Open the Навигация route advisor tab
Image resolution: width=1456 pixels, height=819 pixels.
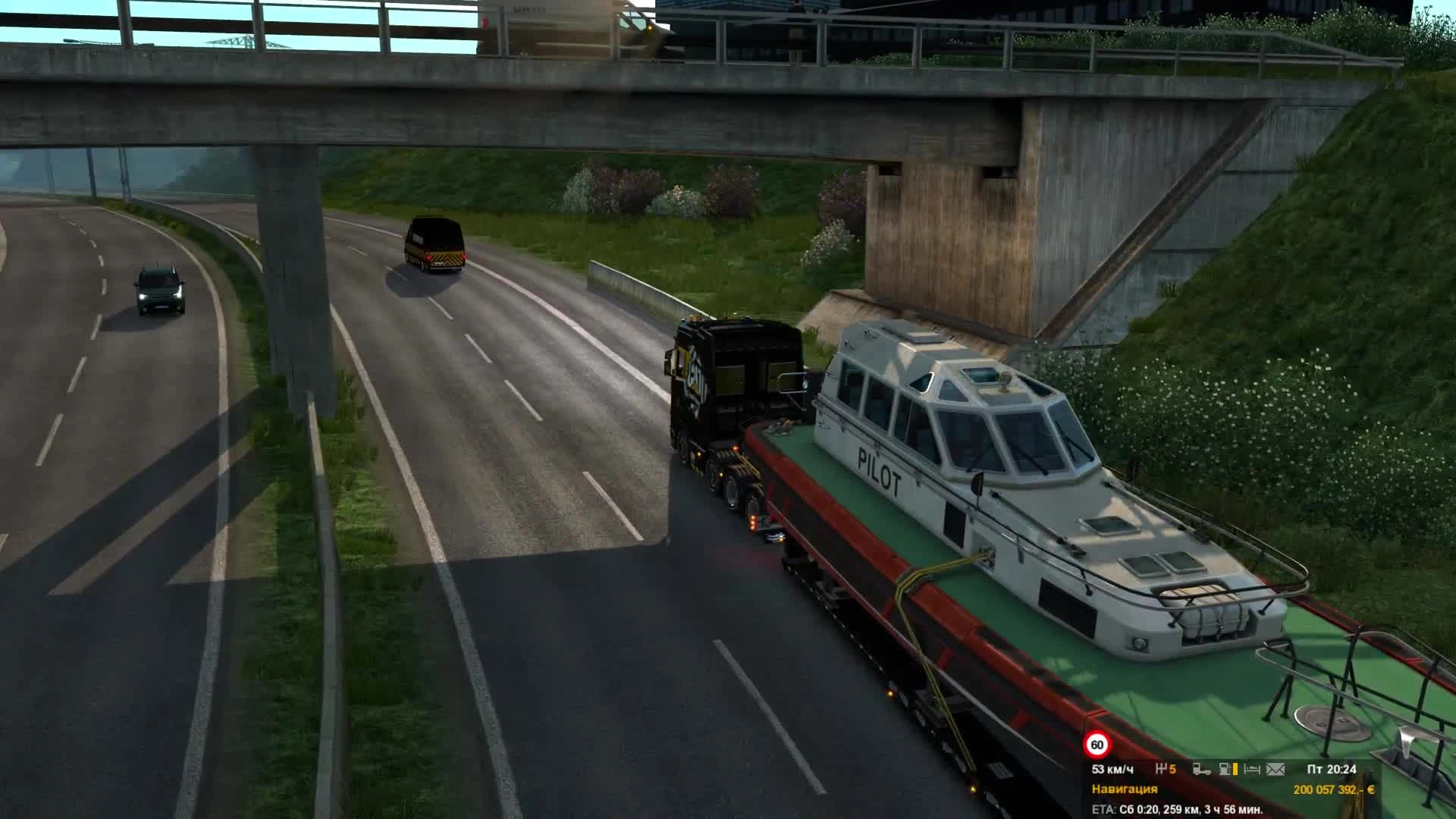click(x=1124, y=789)
